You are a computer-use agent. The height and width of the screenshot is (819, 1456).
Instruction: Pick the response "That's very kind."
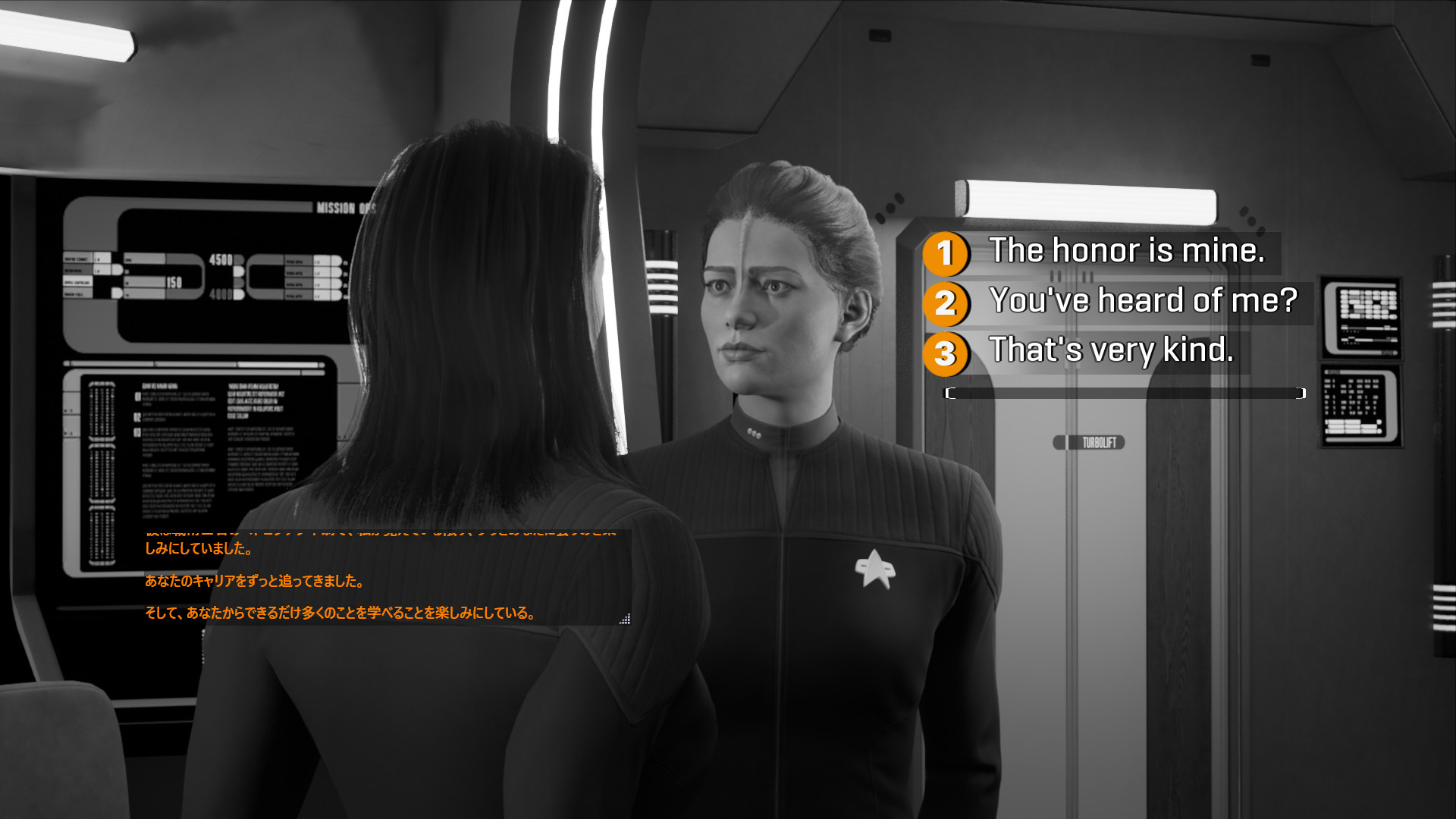(1111, 351)
